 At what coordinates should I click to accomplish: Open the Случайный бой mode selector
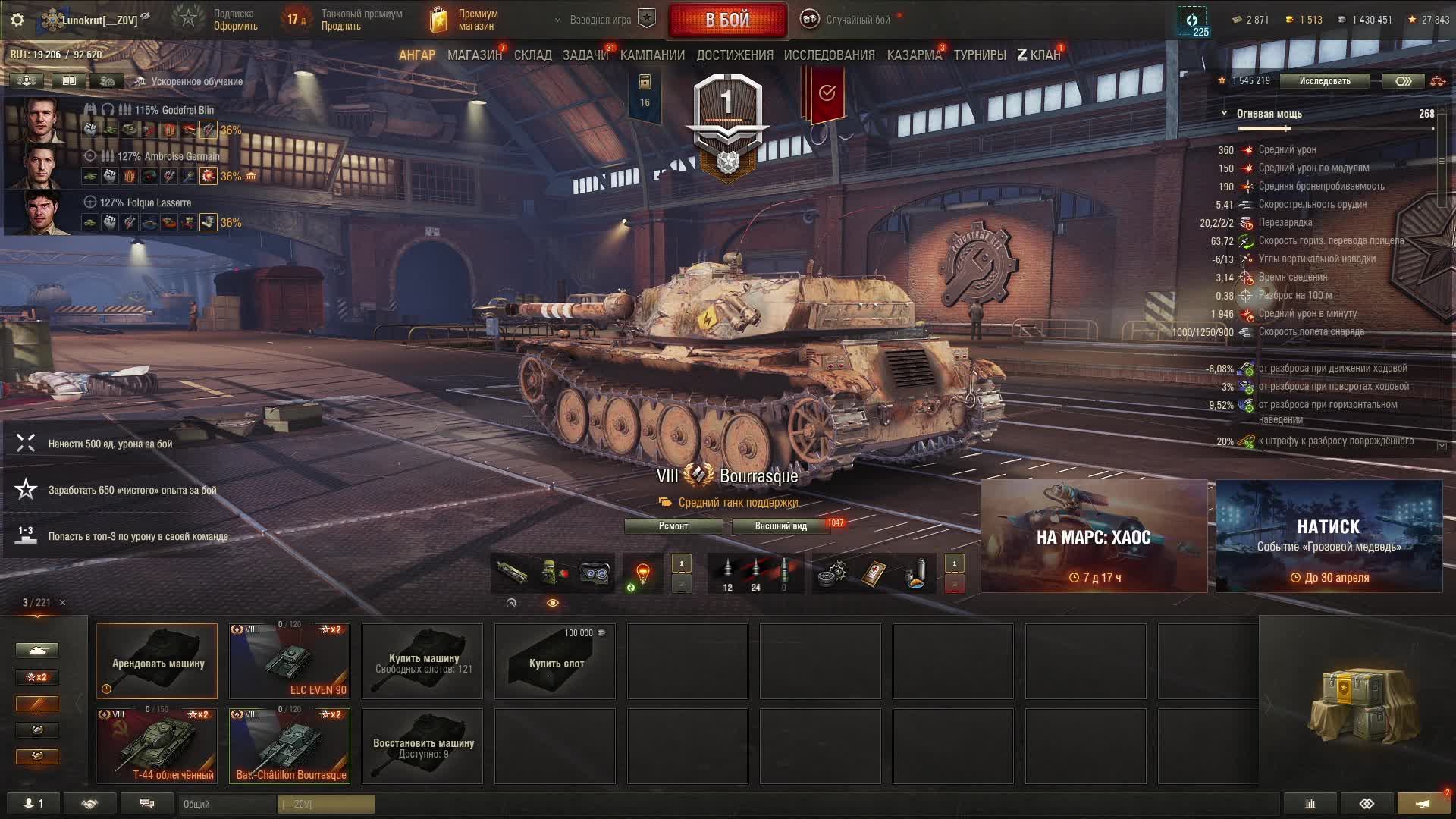857,20
